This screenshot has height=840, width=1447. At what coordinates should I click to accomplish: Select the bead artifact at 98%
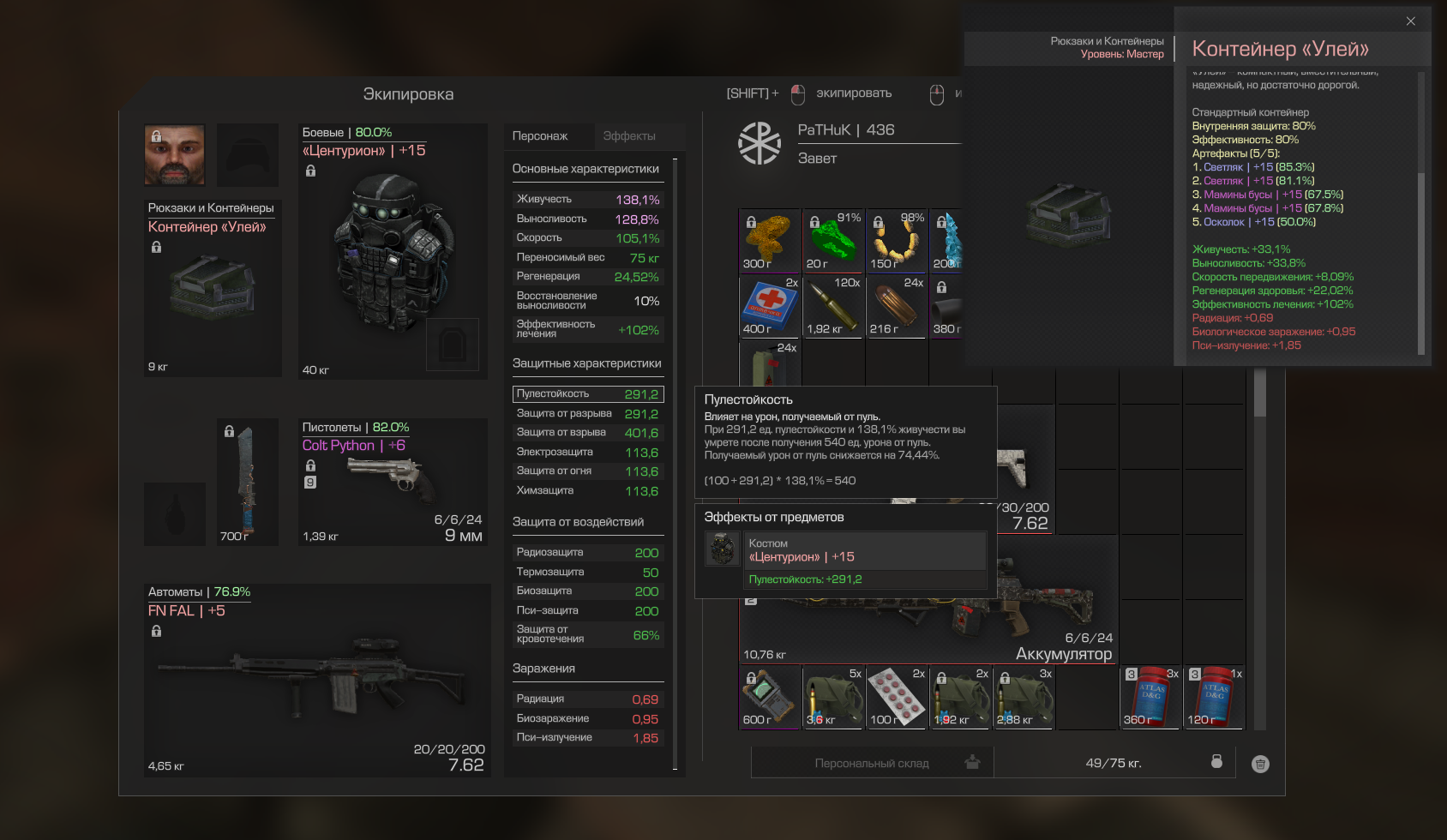[x=896, y=241]
